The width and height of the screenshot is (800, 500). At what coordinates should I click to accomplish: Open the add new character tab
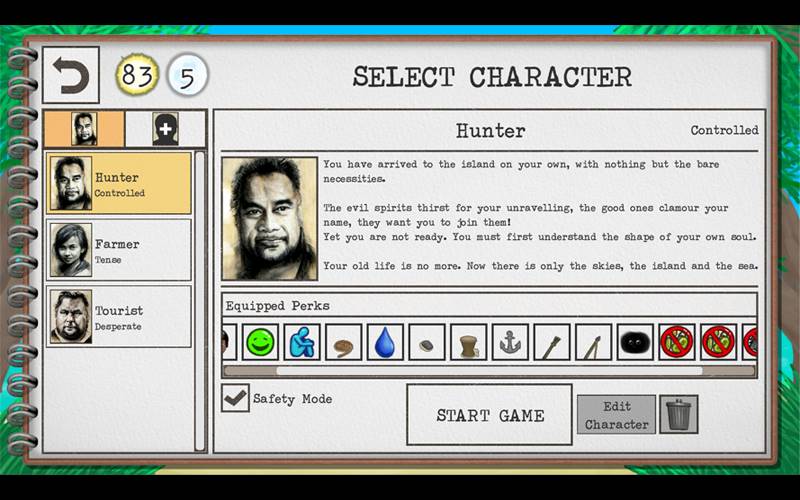pyautogui.click(x=165, y=129)
